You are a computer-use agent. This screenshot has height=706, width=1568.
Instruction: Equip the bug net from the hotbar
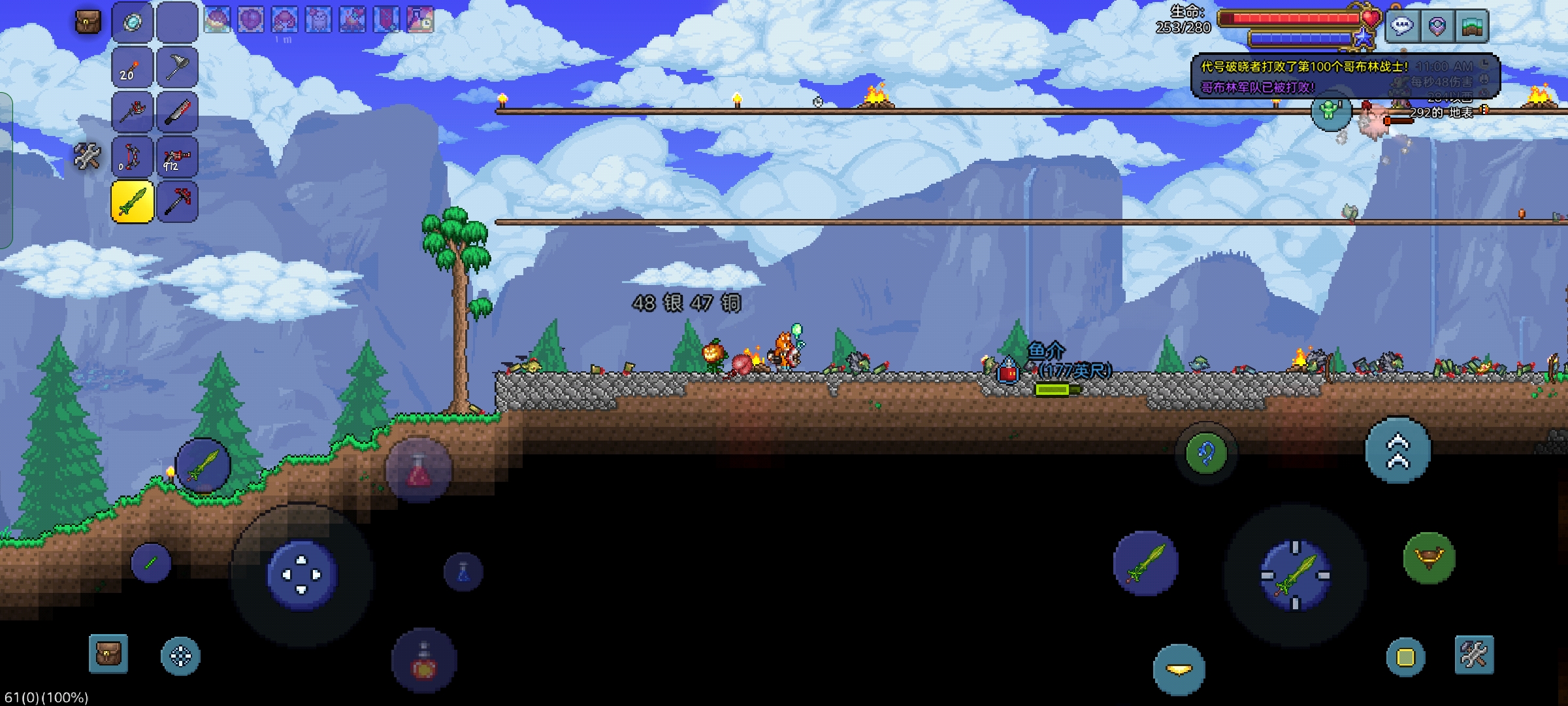click(177, 67)
